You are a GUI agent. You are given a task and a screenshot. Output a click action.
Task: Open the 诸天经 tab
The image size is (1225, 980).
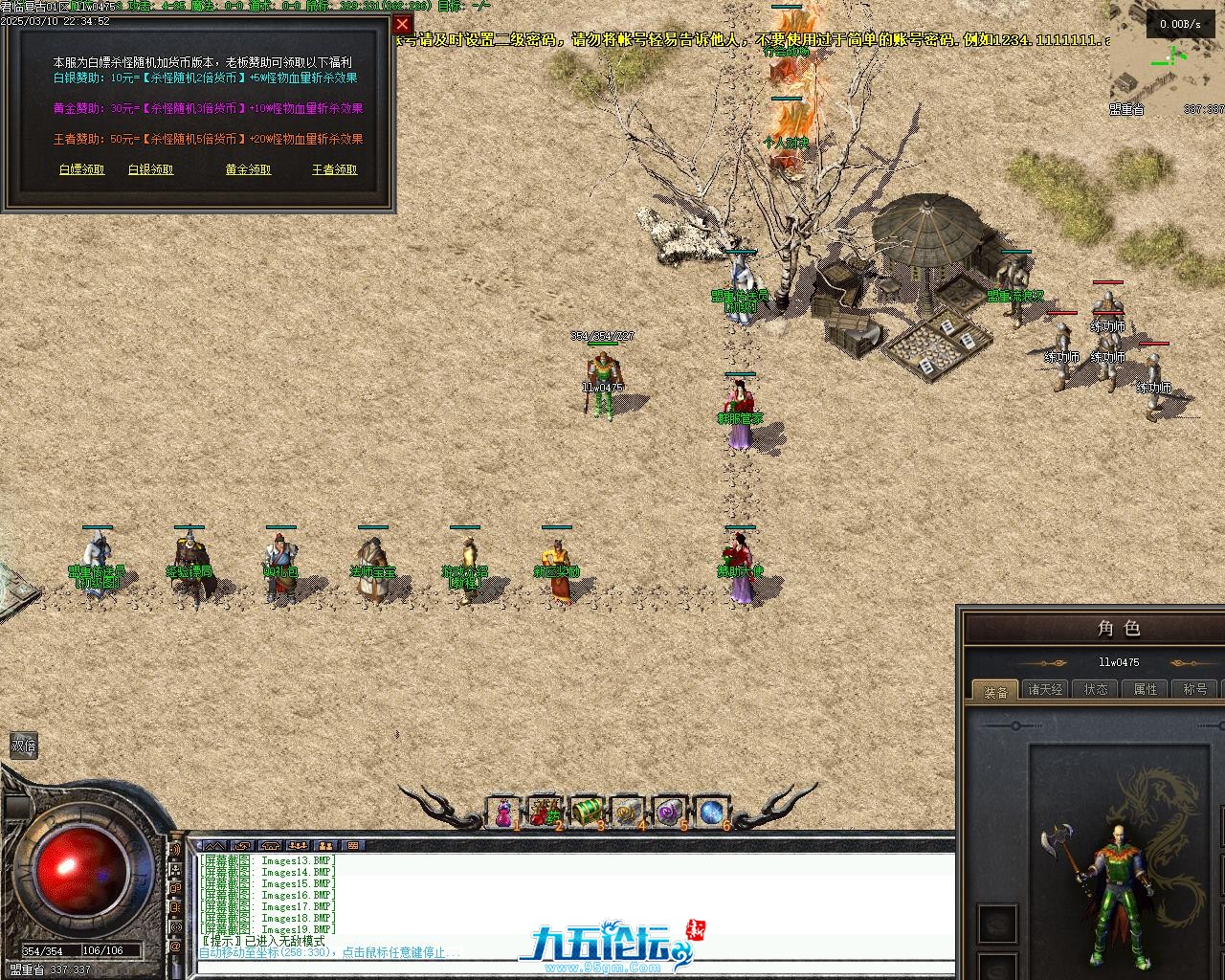click(x=1045, y=689)
